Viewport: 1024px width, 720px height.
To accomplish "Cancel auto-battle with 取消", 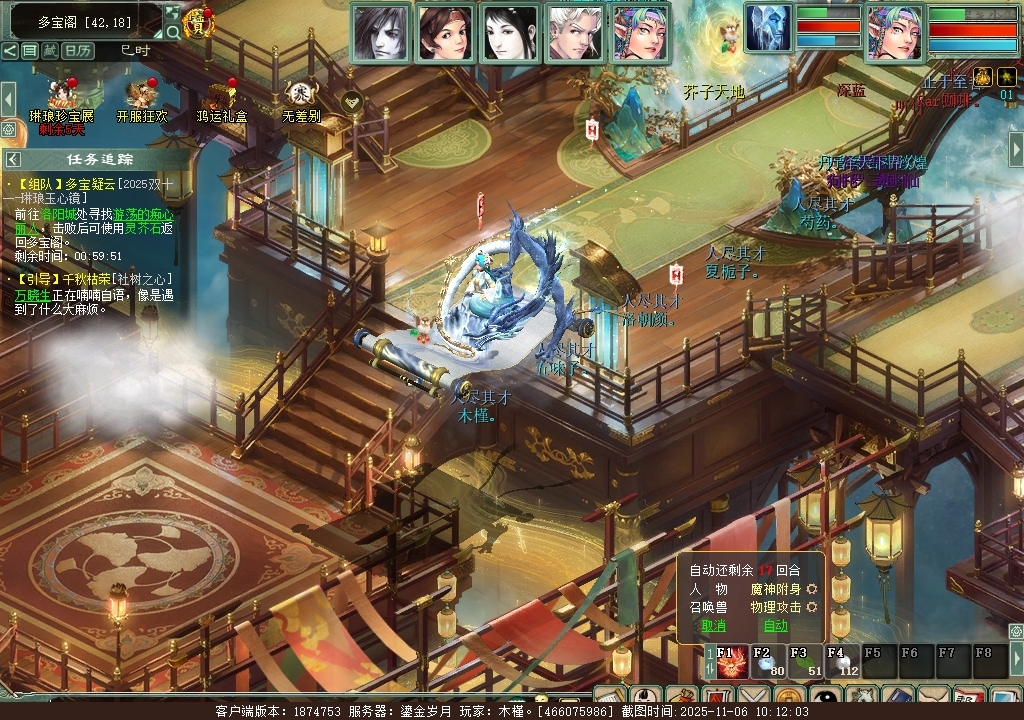I will click(713, 626).
